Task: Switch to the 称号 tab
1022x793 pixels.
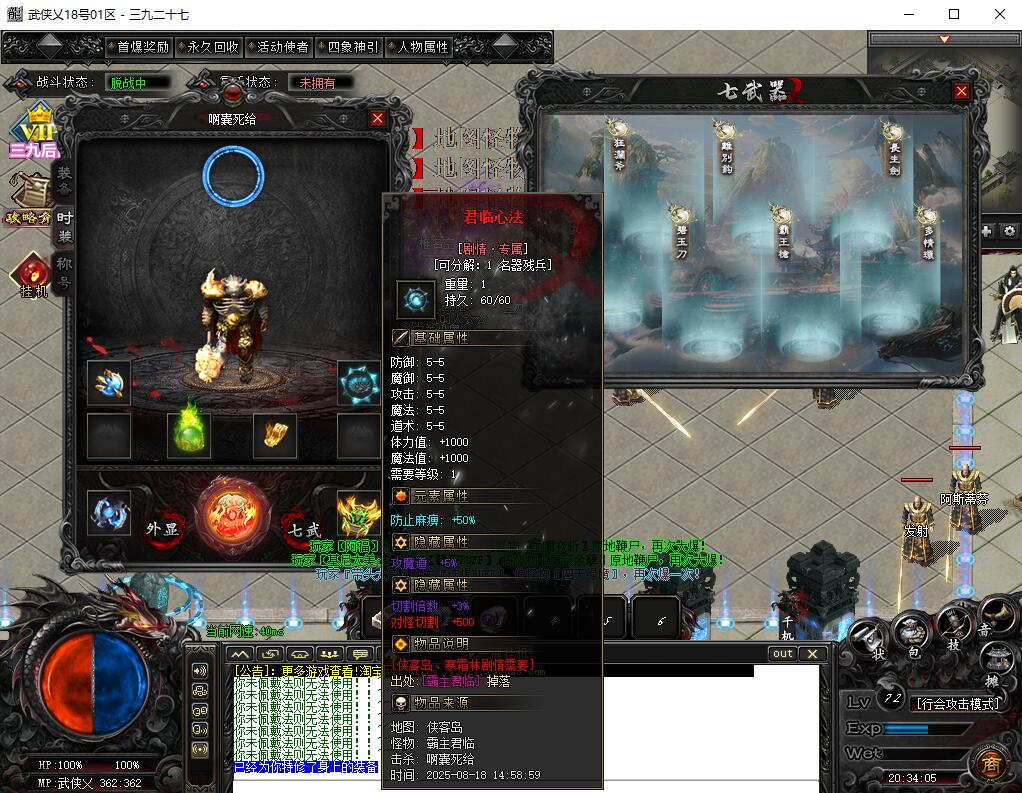Action: (64, 272)
